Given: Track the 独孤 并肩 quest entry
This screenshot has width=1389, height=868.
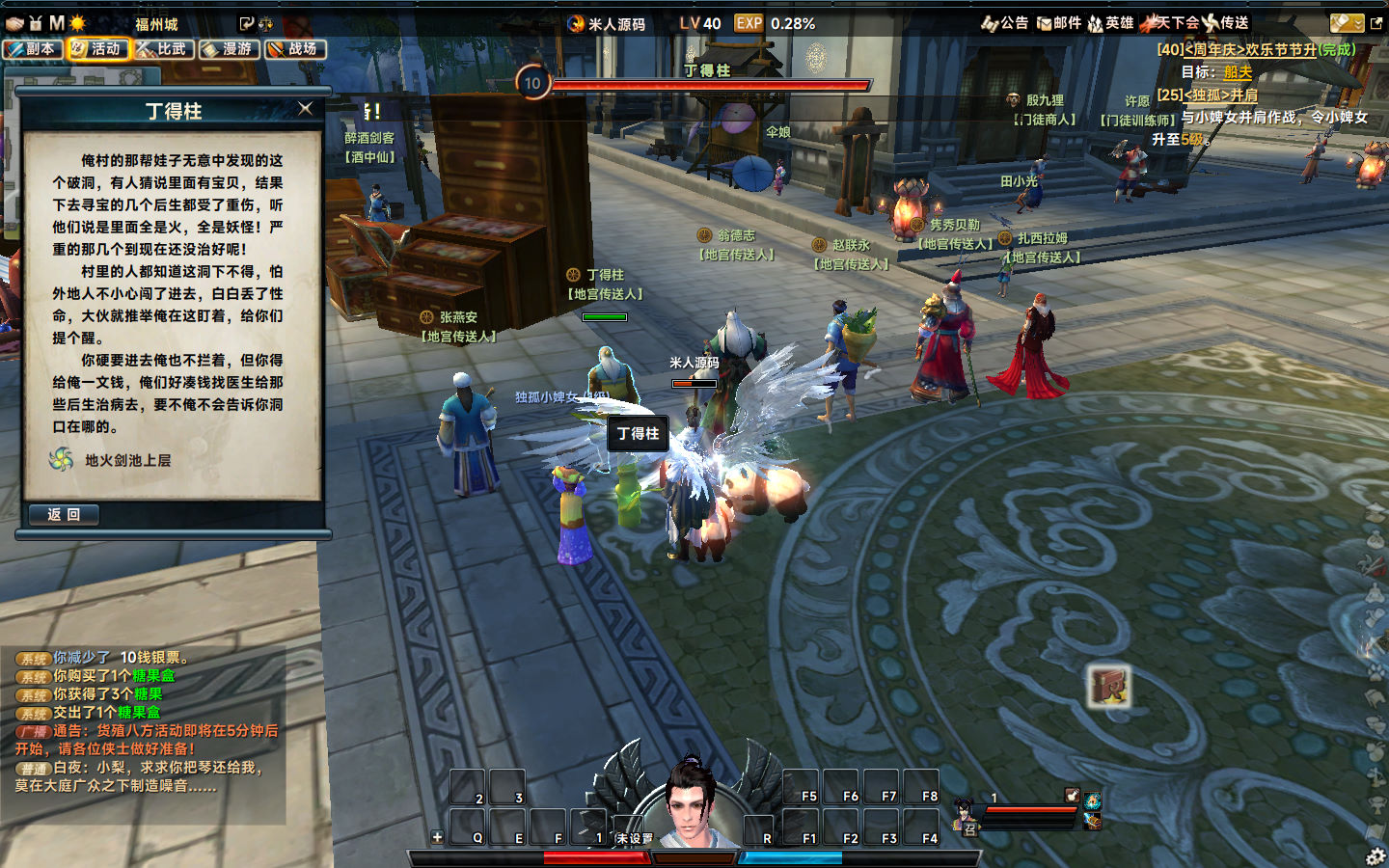Looking at the screenshot, I should click(1220, 95).
